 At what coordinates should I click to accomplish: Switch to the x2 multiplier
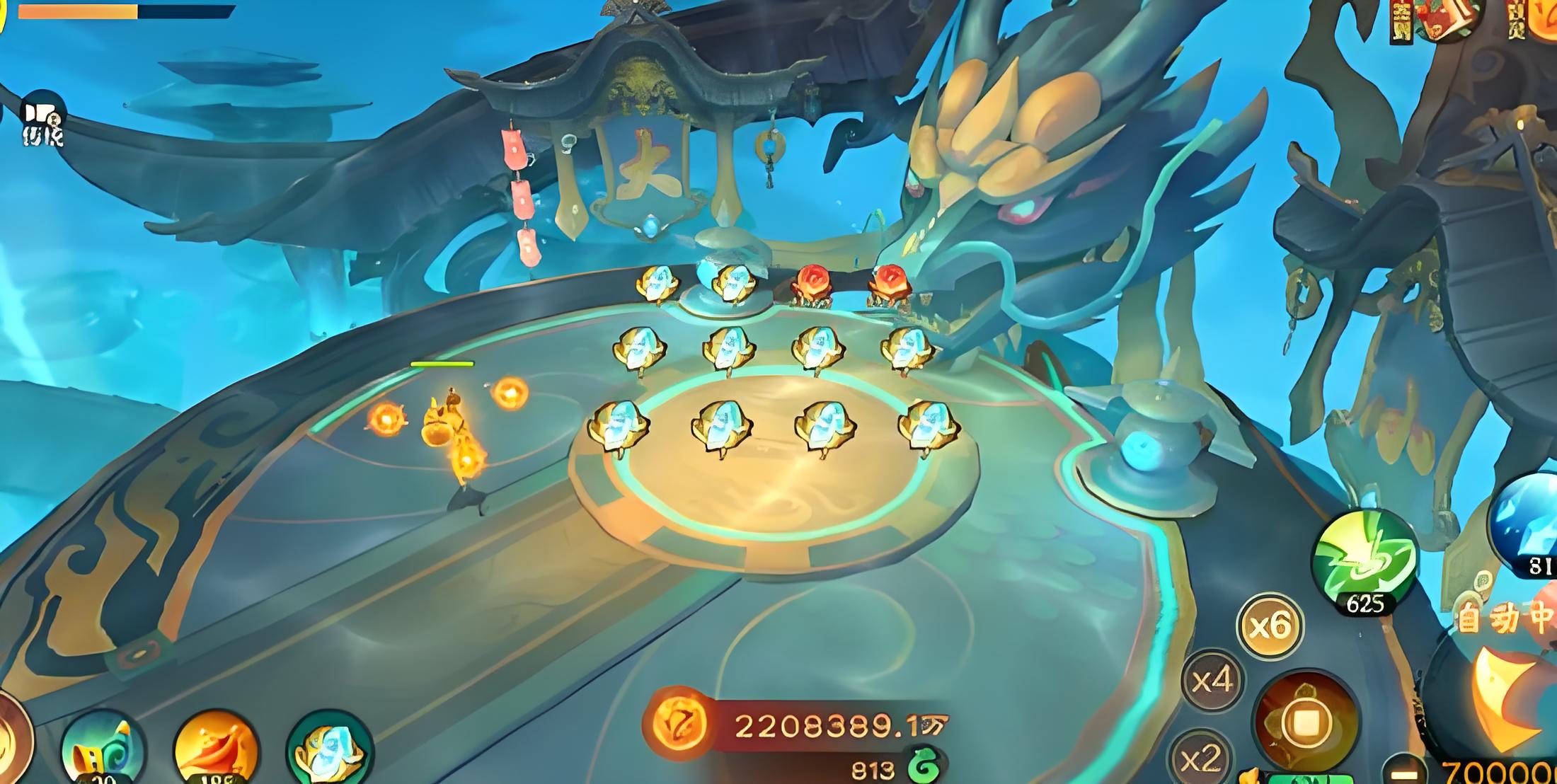point(1202,759)
